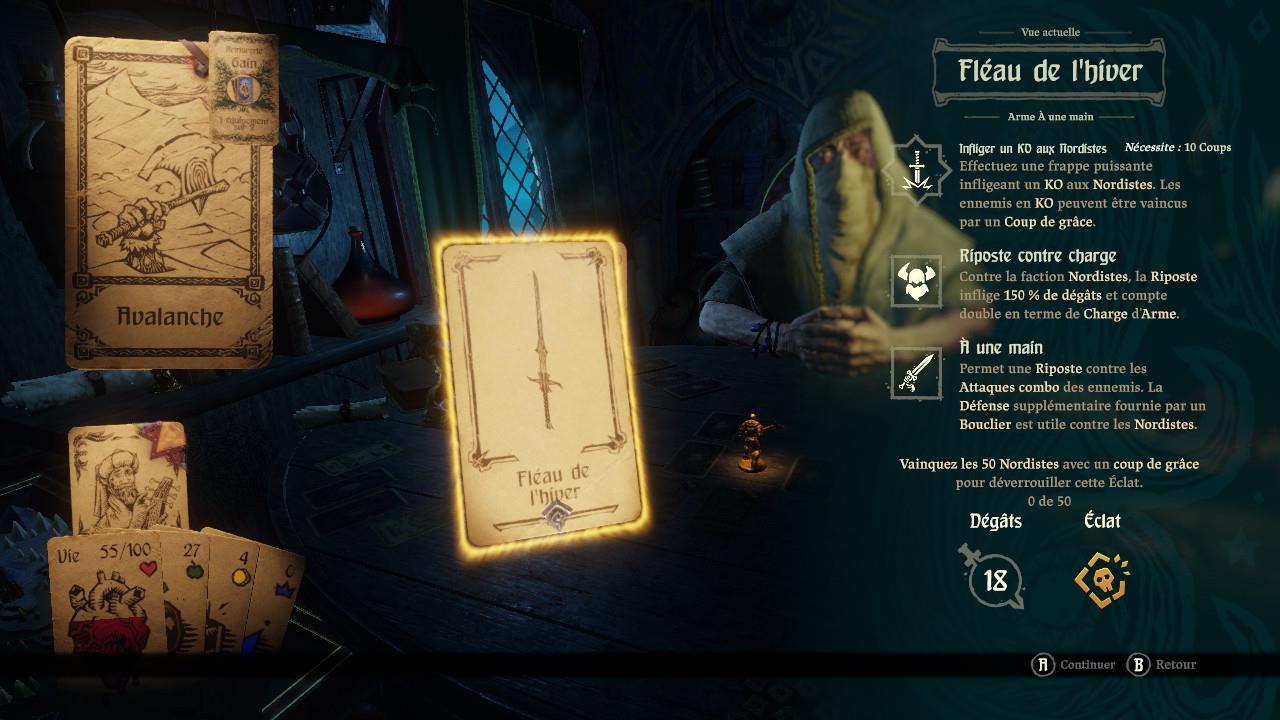Click the Nordistes KO ability icon
The width and height of the screenshot is (1280, 720).
pos(916,169)
